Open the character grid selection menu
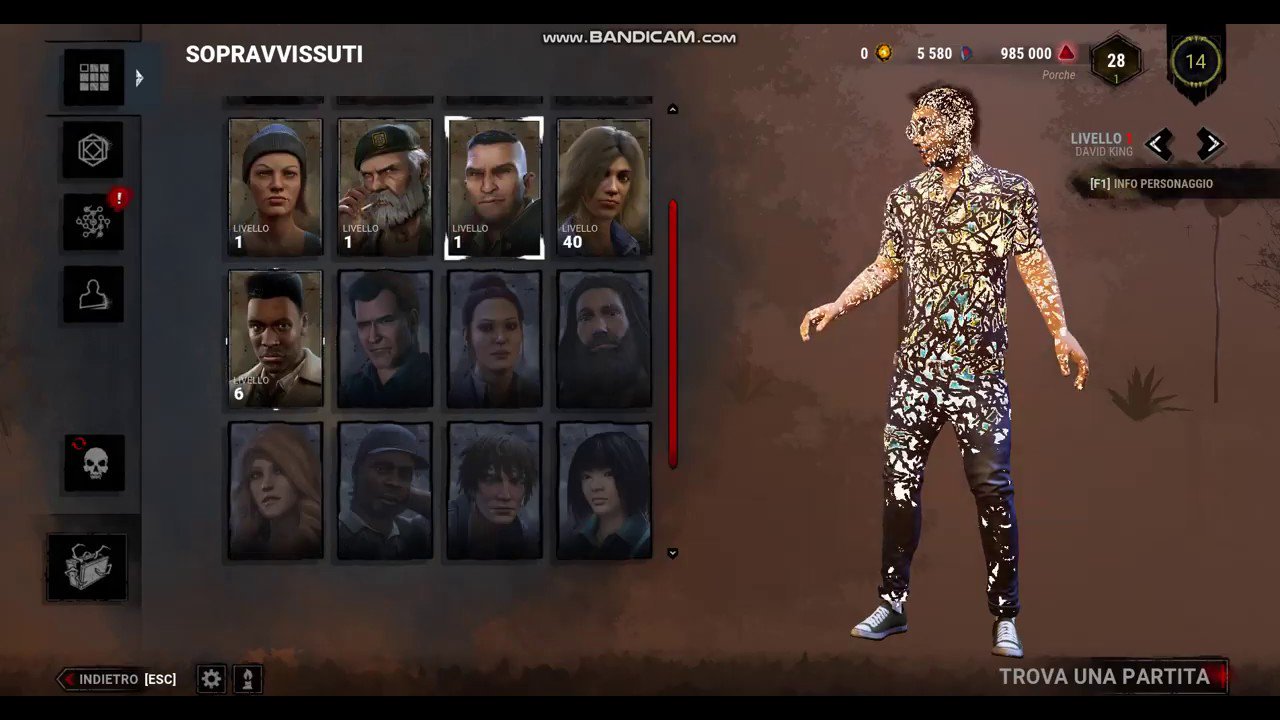The width and height of the screenshot is (1280, 720). (x=93, y=76)
